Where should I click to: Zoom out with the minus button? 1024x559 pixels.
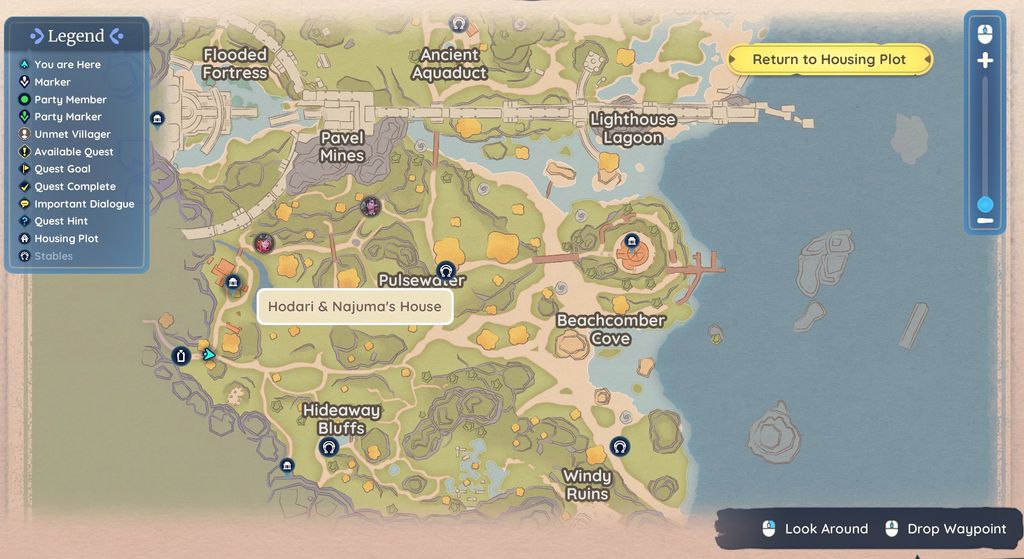(x=985, y=220)
